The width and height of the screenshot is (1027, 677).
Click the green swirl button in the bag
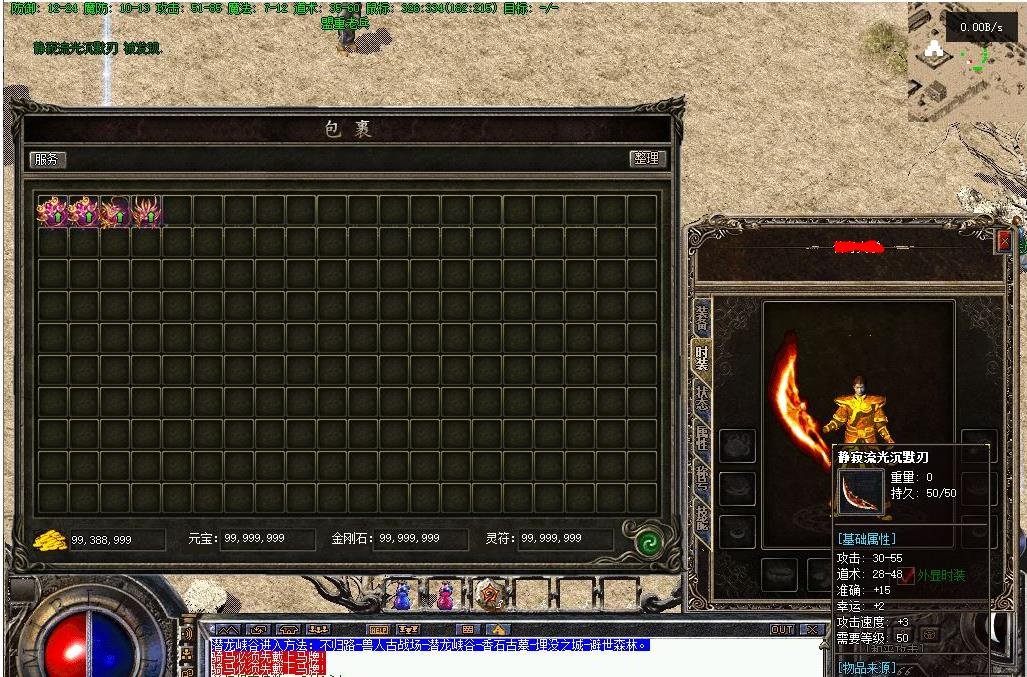[x=648, y=541]
